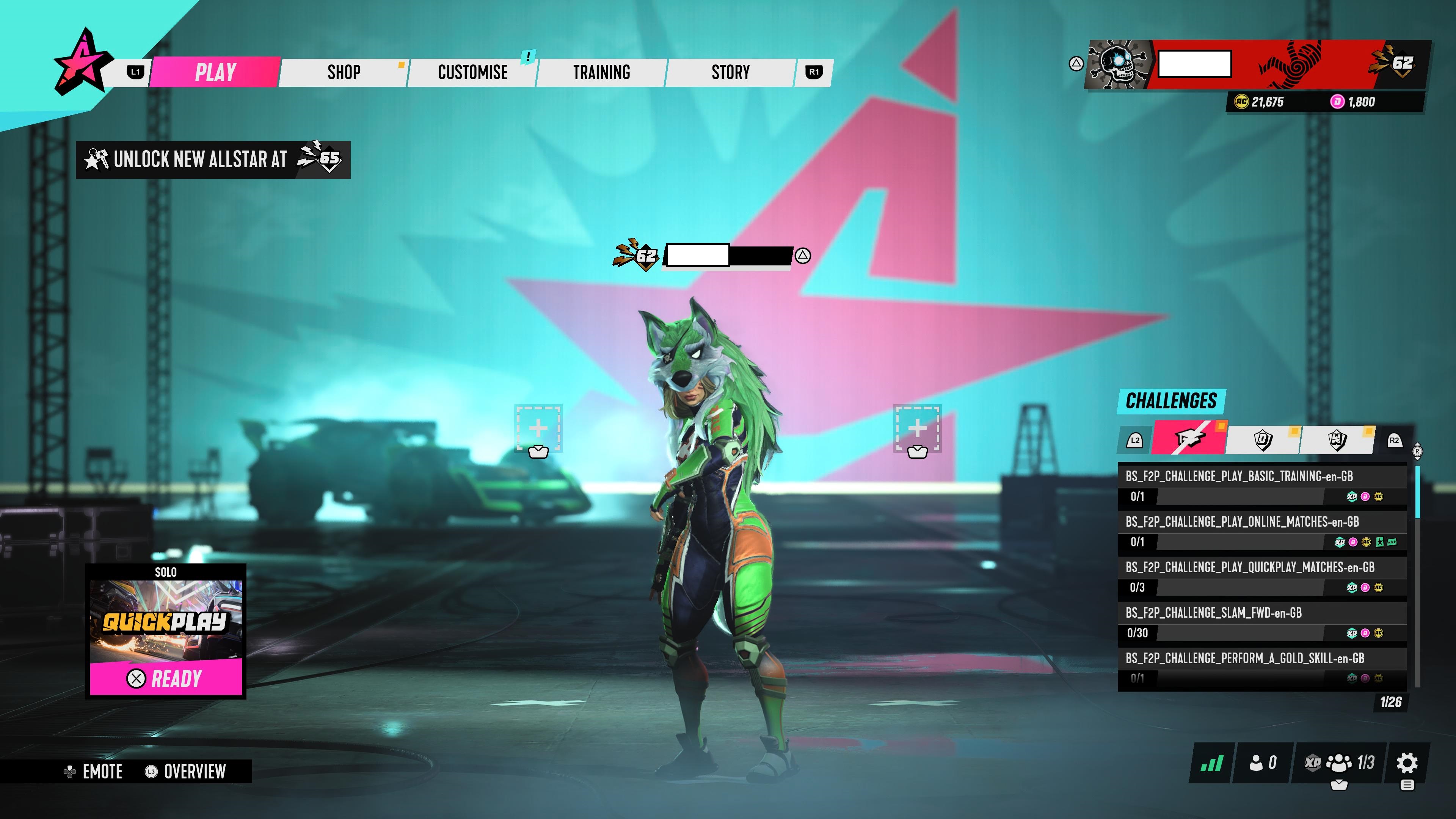1456x819 pixels.
Task: Open the SHOP tab
Action: (x=344, y=72)
